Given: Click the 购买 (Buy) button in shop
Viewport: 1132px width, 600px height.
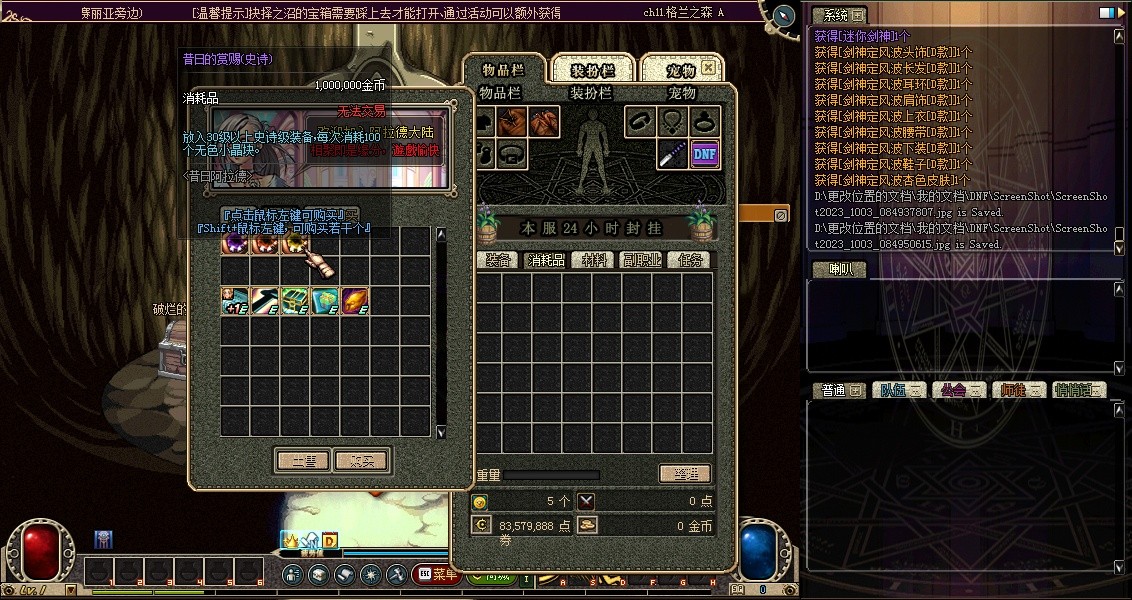Looking at the screenshot, I should tap(361, 461).
